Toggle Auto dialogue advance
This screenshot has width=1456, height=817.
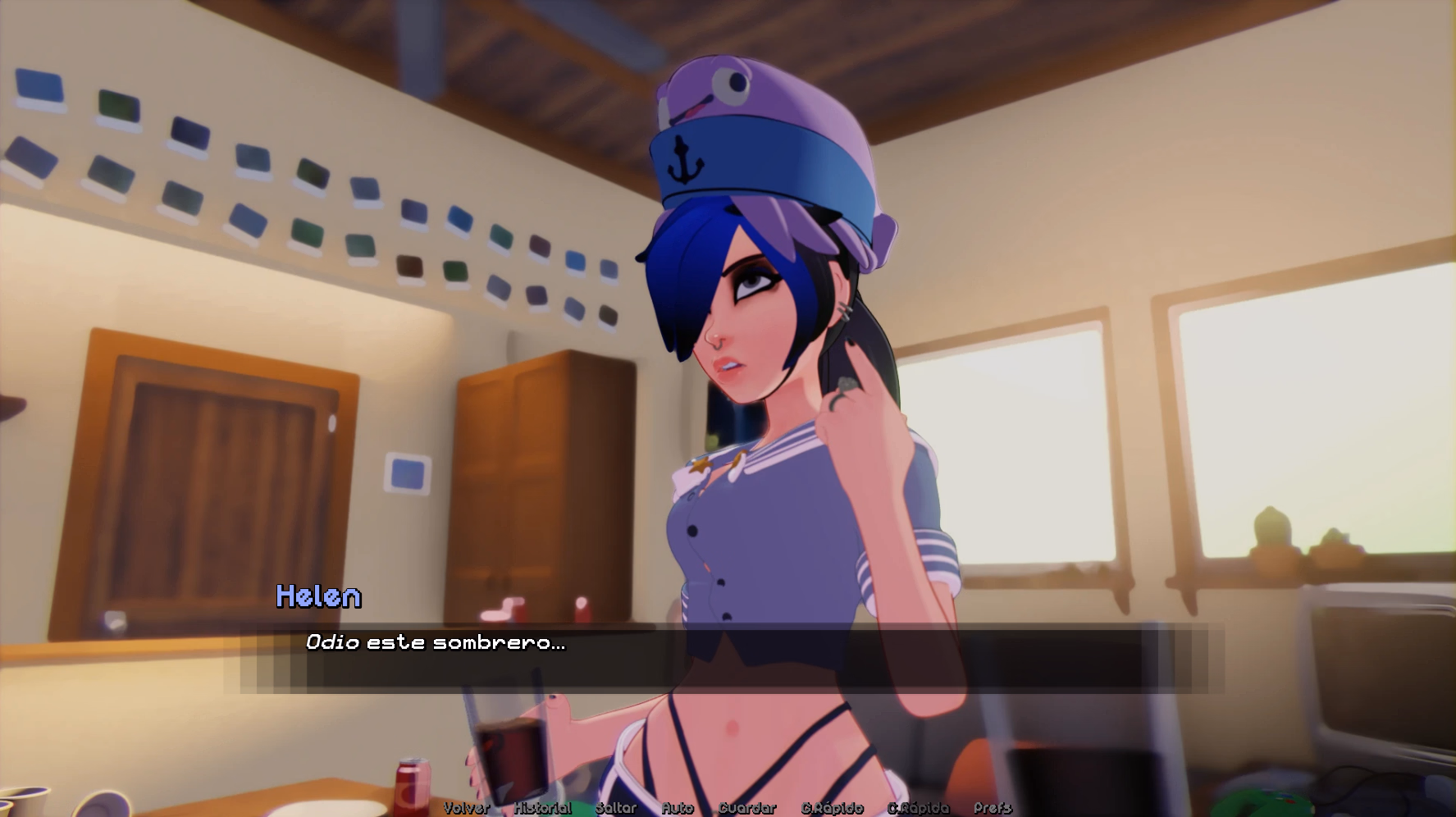pos(678,808)
